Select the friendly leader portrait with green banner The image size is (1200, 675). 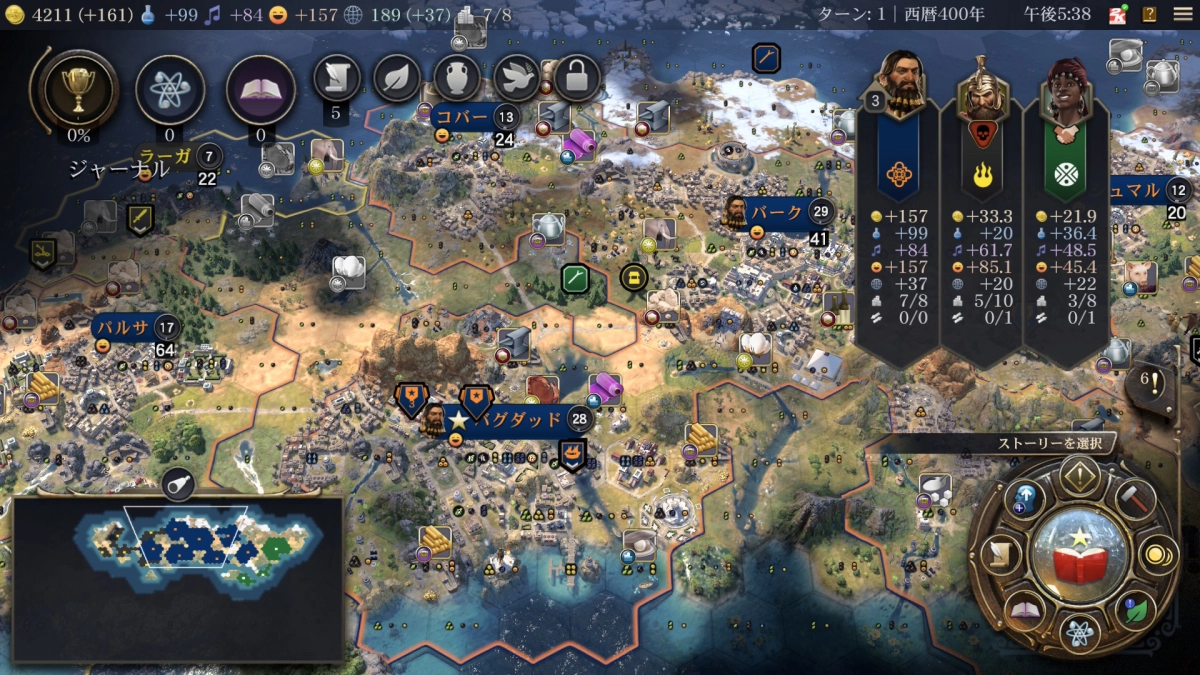(1066, 90)
